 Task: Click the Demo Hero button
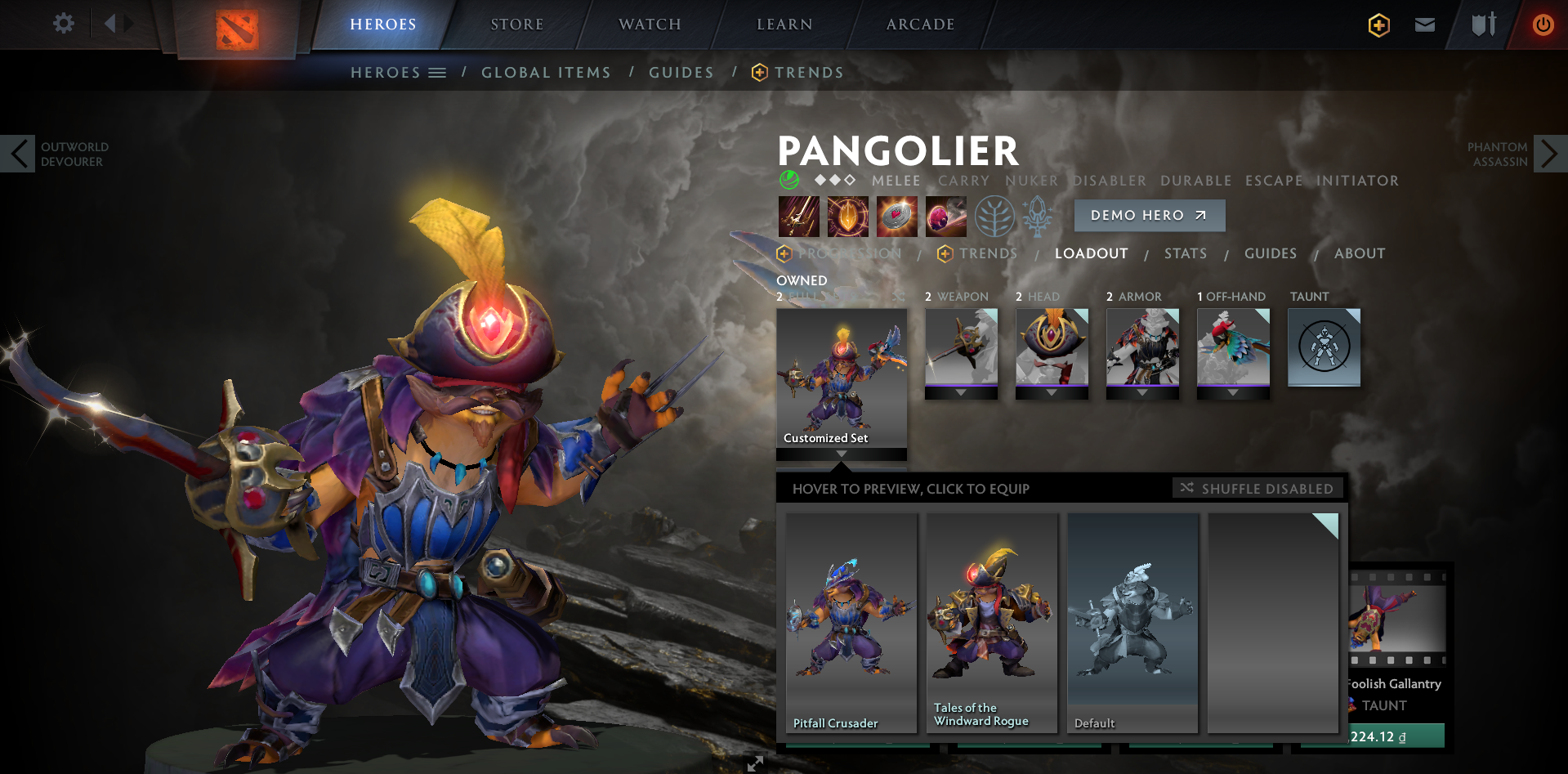(1149, 215)
